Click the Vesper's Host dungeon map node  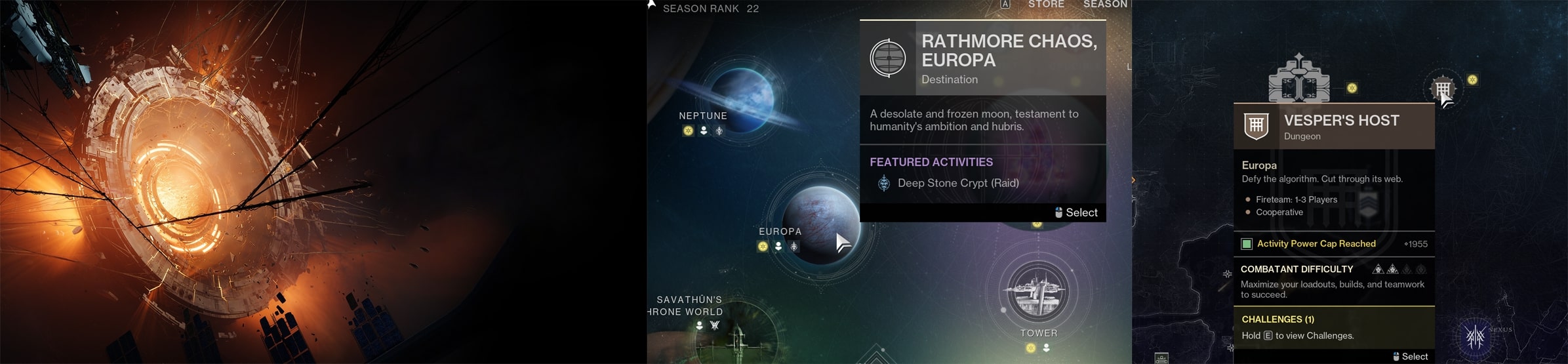coord(1443,88)
